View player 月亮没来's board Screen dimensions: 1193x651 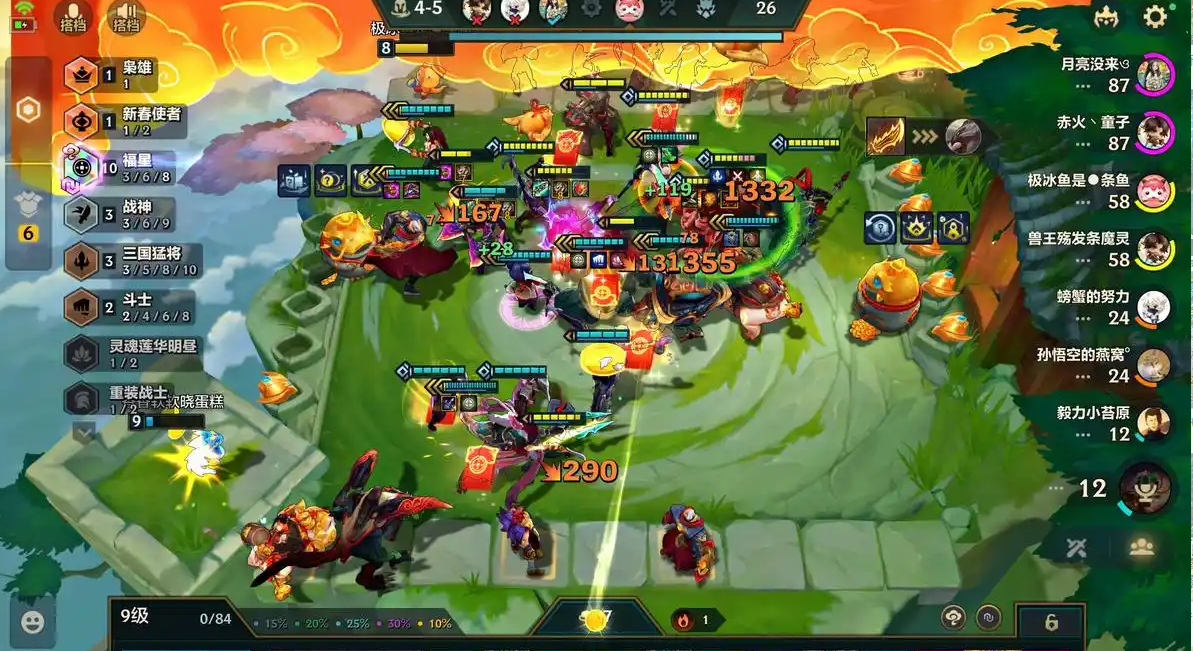pyautogui.click(x=1111, y=74)
